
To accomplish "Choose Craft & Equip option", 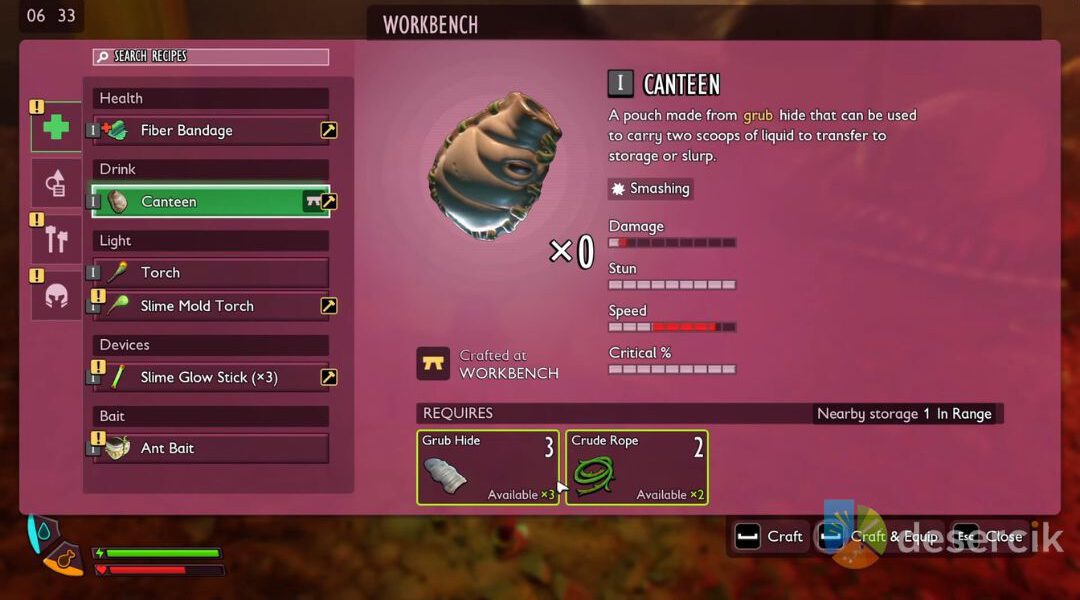I will [880, 537].
